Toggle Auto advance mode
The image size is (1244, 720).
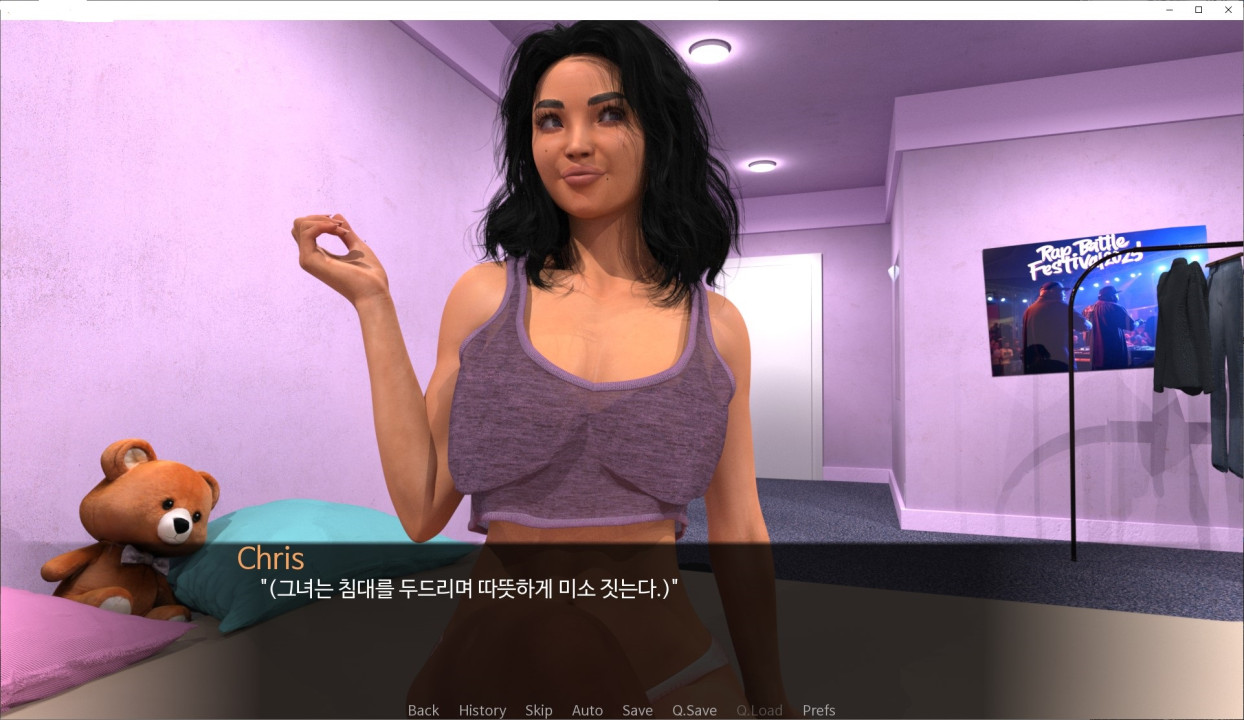point(587,710)
